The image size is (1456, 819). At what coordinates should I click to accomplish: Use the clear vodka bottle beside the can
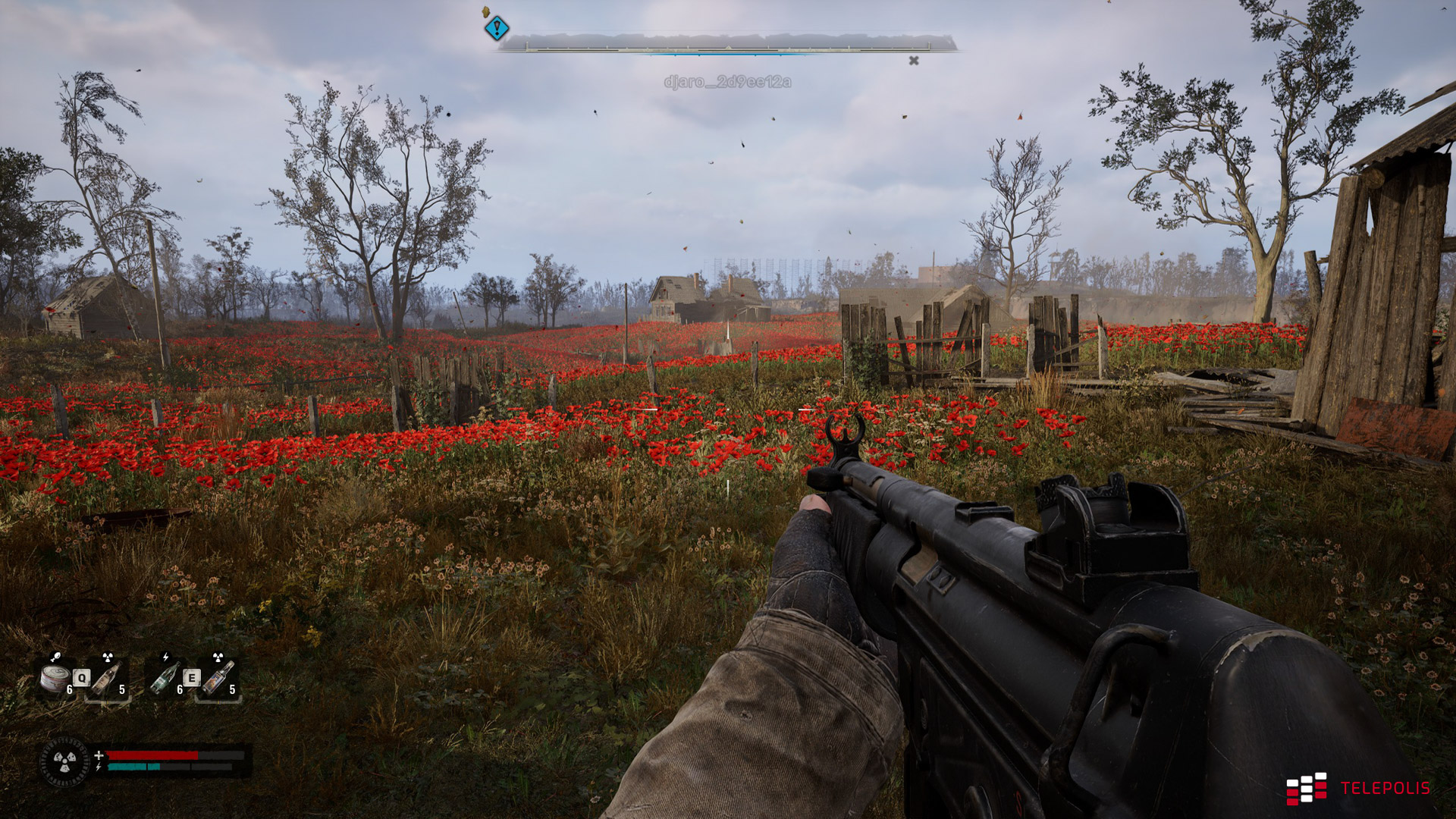(x=107, y=679)
